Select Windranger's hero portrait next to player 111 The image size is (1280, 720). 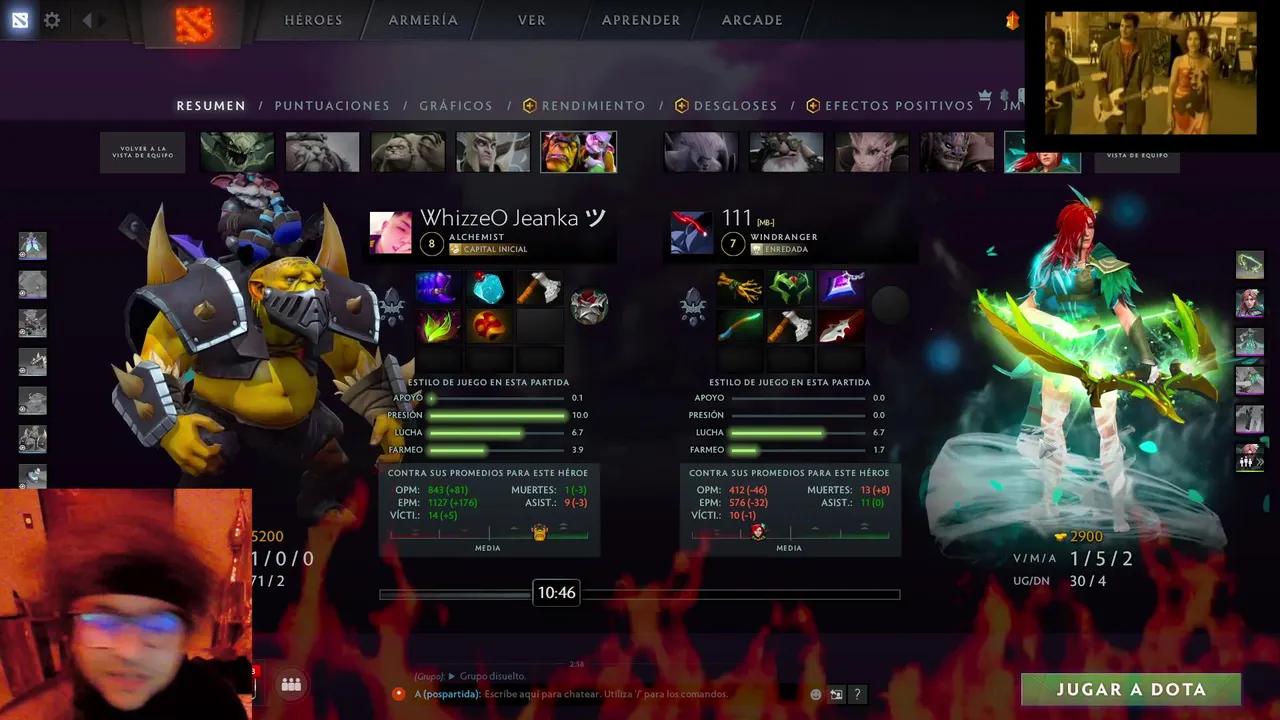click(x=691, y=231)
